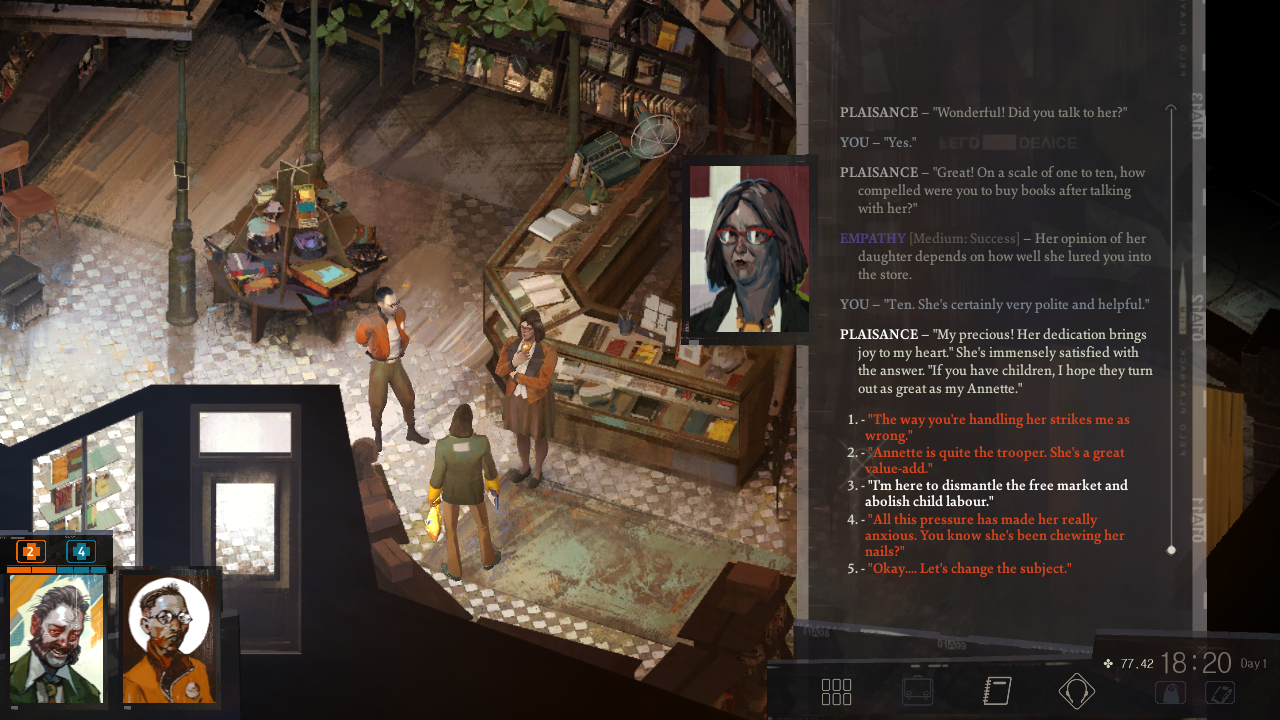Select the protagonist's bearded portrait
Viewport: 1280px width, 720px height.
pyautogui.click(x=56, y=638)
